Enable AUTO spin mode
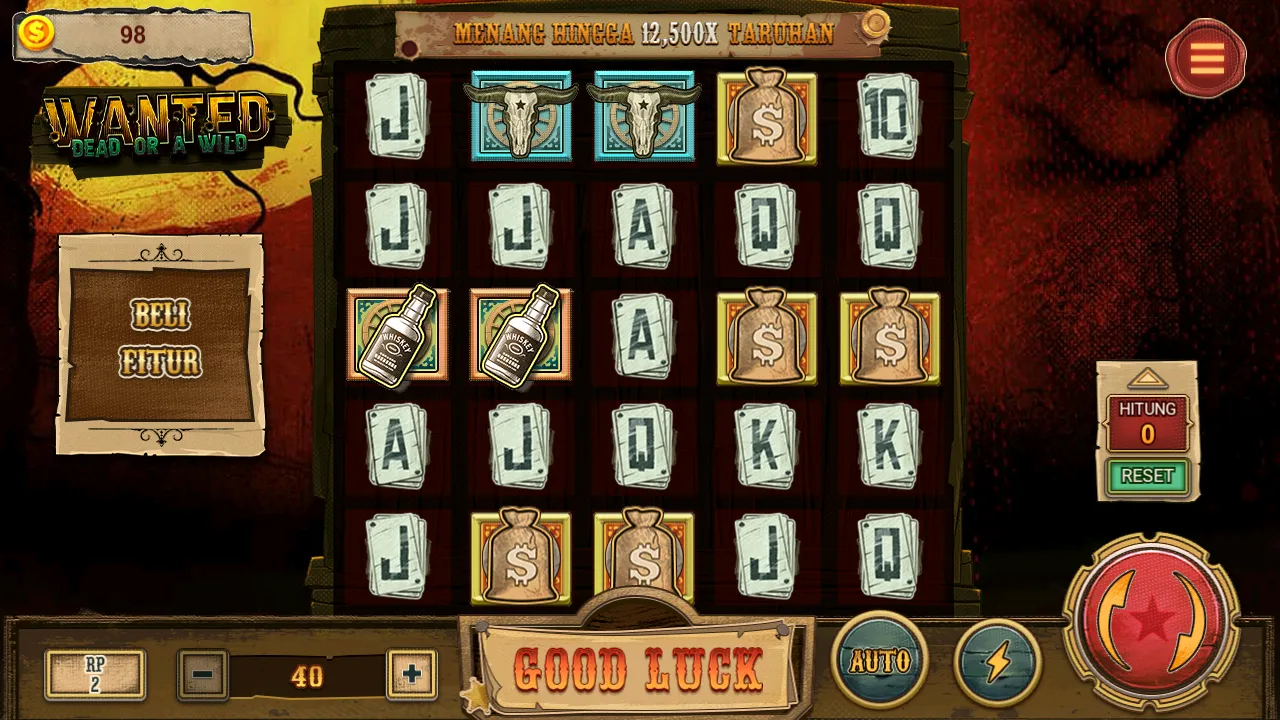 click(x=880, y=660)
